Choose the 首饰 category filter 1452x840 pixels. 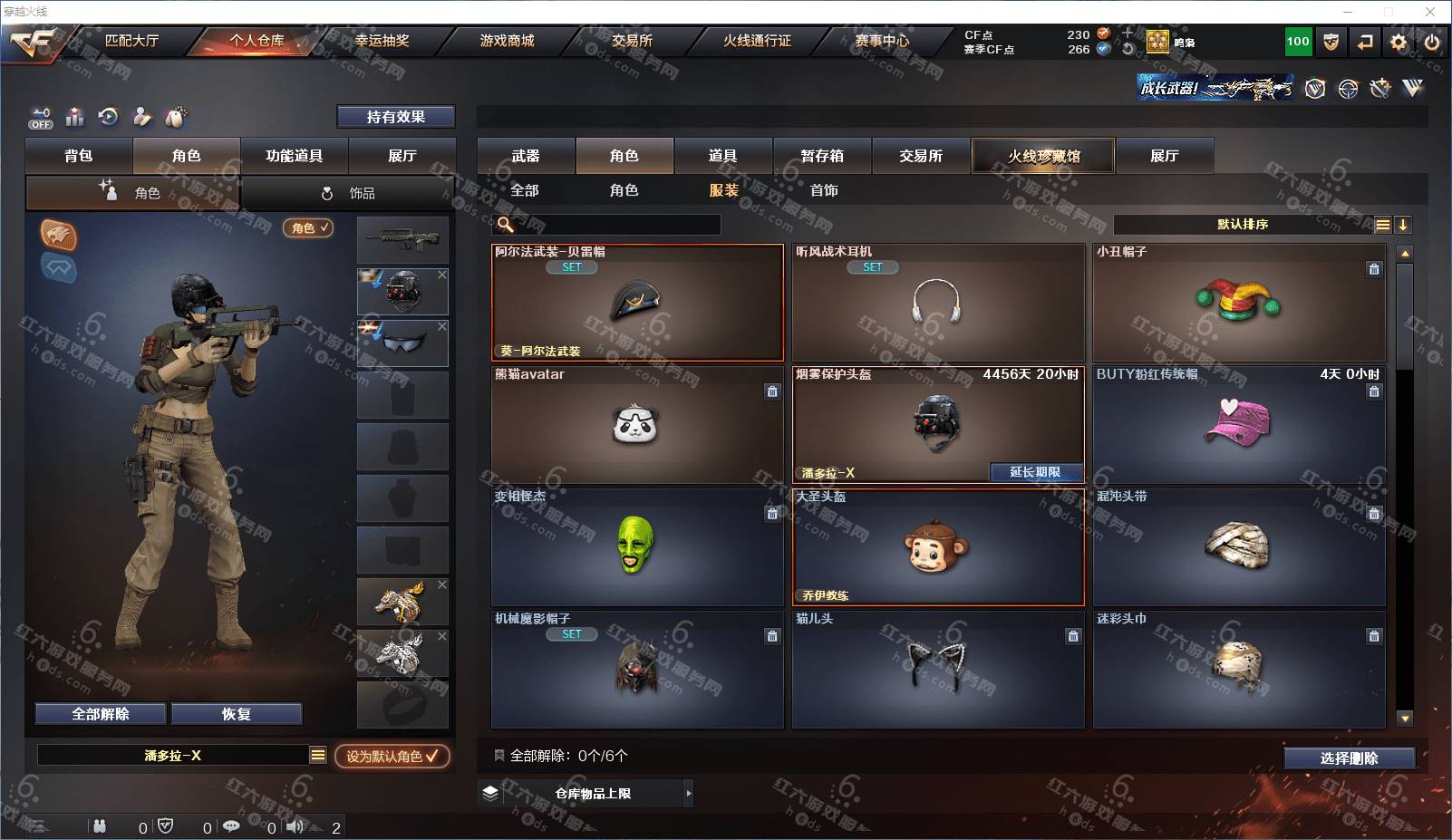pyautogui.click(x=824, y=190)
